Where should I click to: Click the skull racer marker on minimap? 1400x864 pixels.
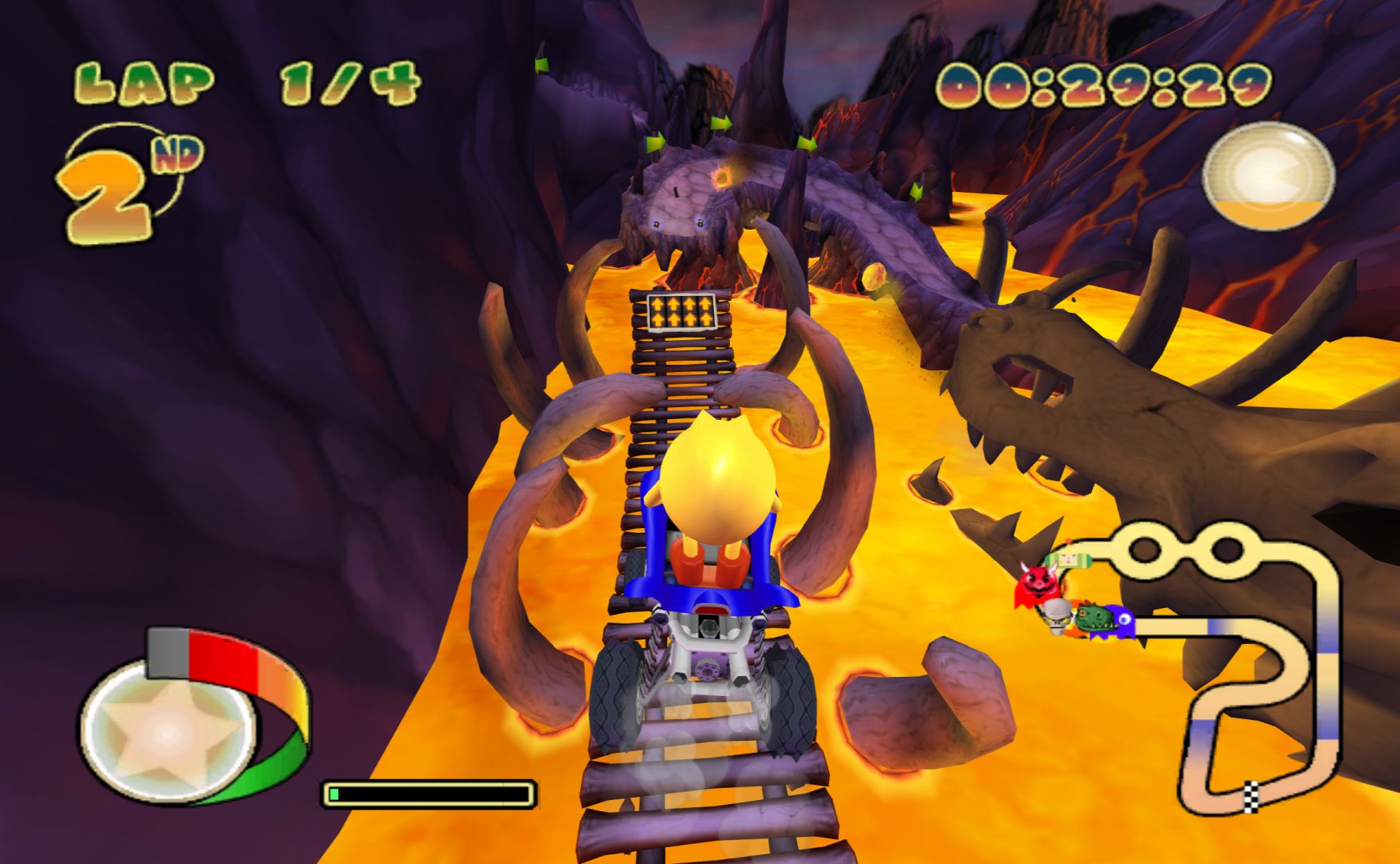tap(1057, 618)
